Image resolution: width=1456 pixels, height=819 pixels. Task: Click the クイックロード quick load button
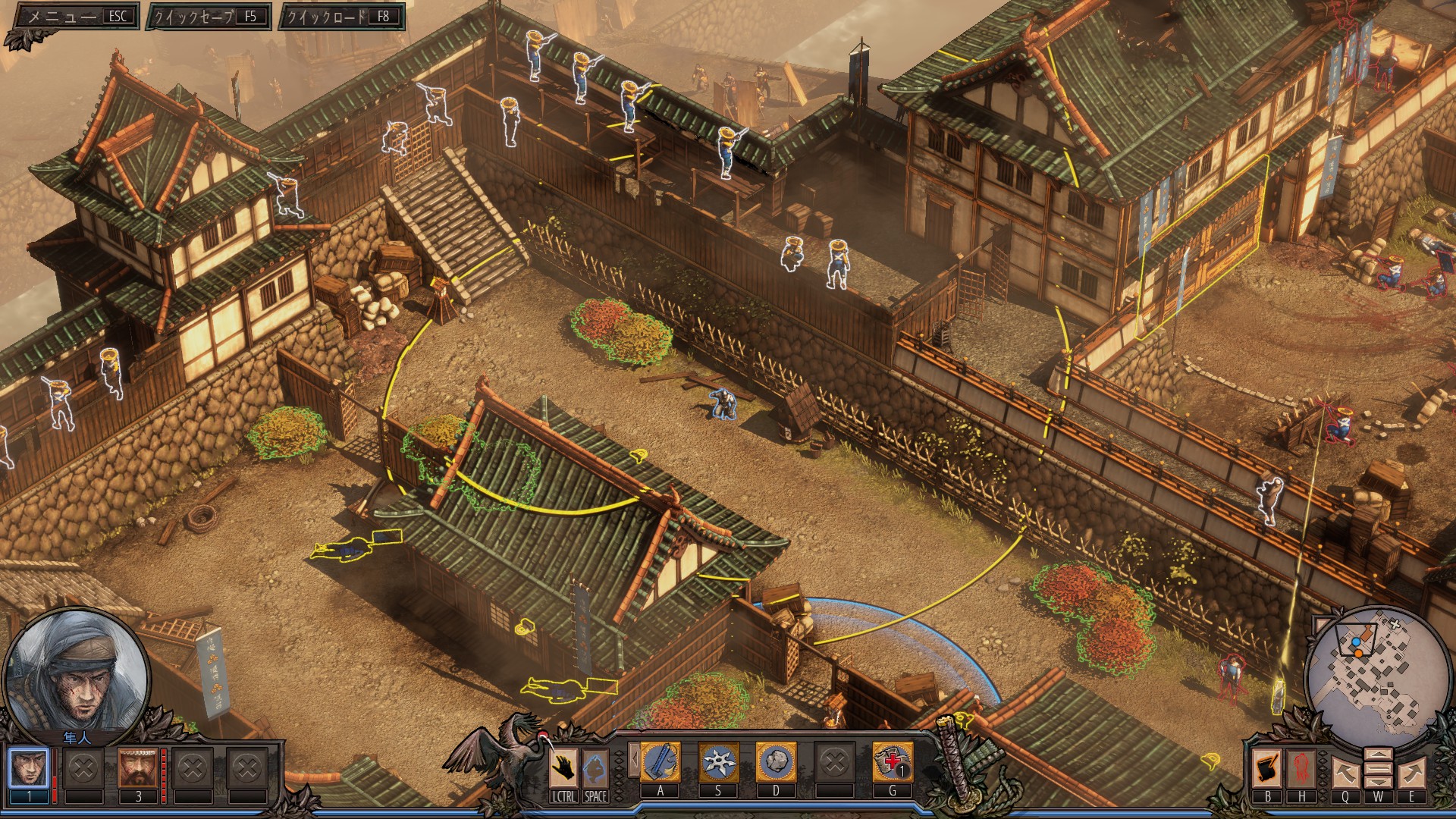(x=341, y=16)
